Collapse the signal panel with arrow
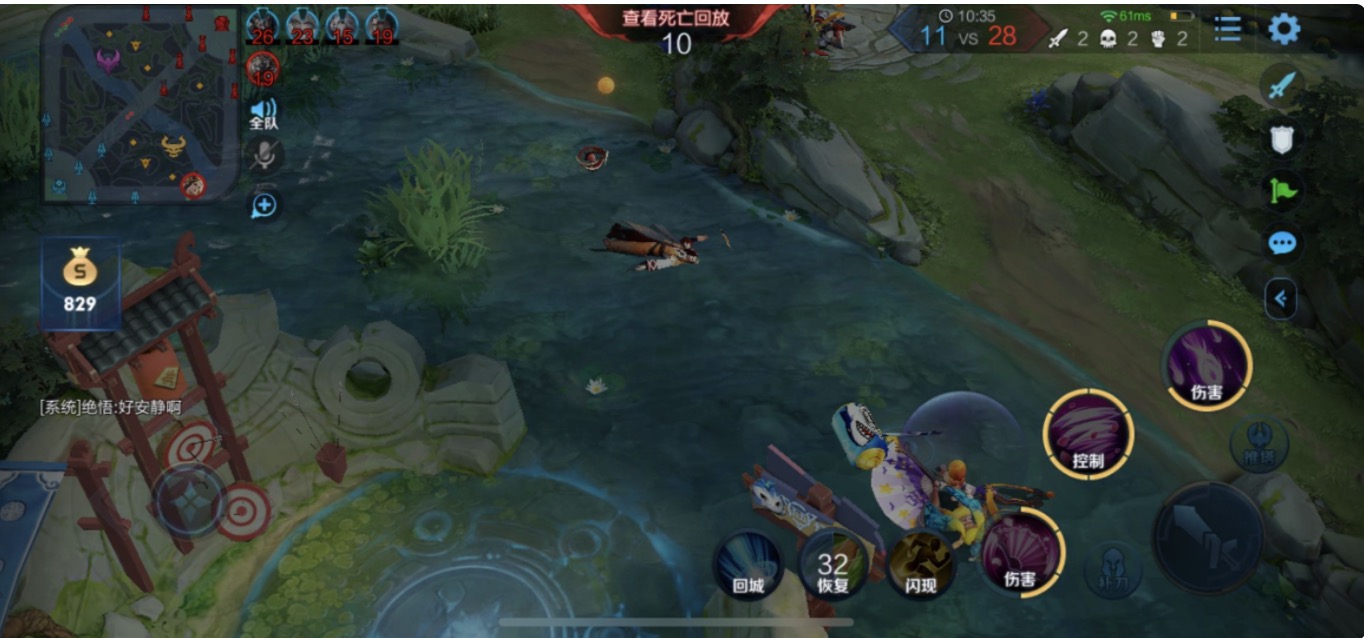Viewport: 1364px width, 638px height. point(1281,298)
